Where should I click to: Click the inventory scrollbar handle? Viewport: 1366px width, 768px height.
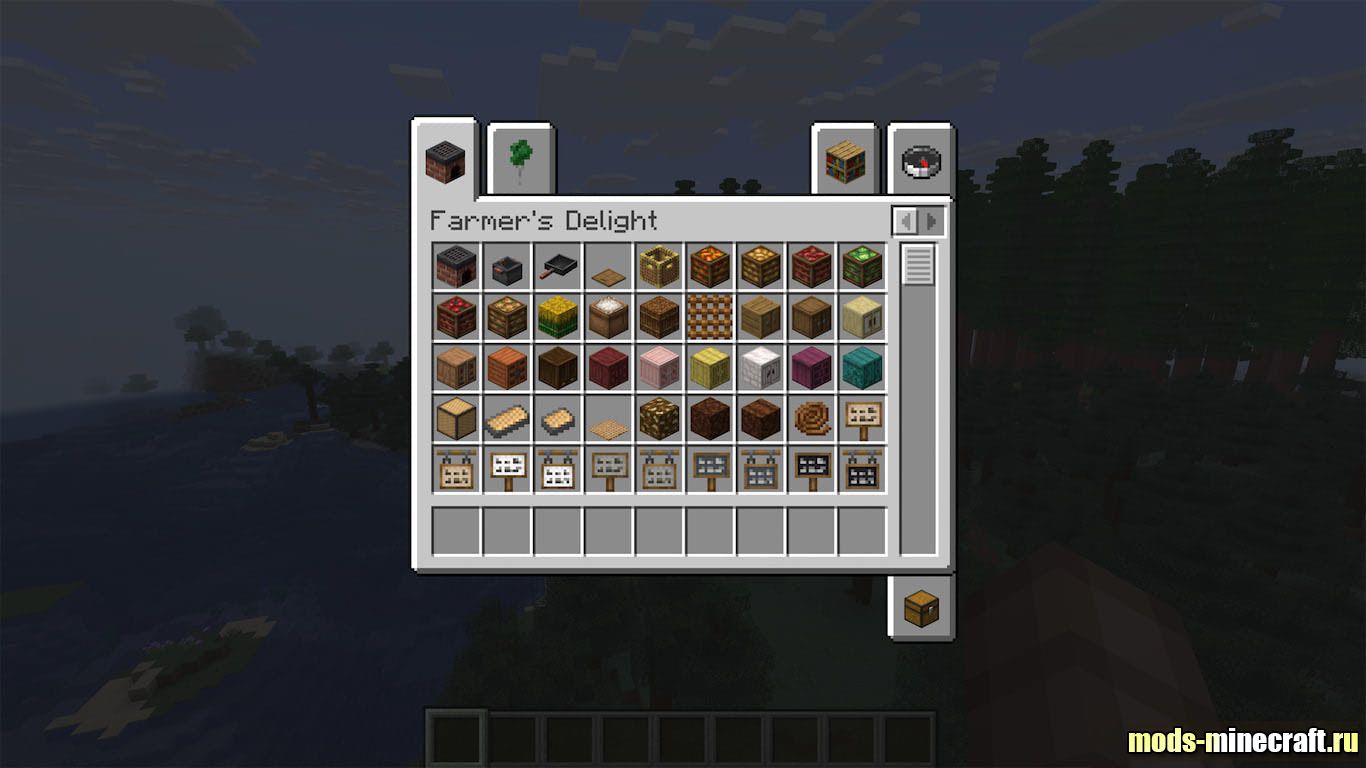click(x=918, y=265)
